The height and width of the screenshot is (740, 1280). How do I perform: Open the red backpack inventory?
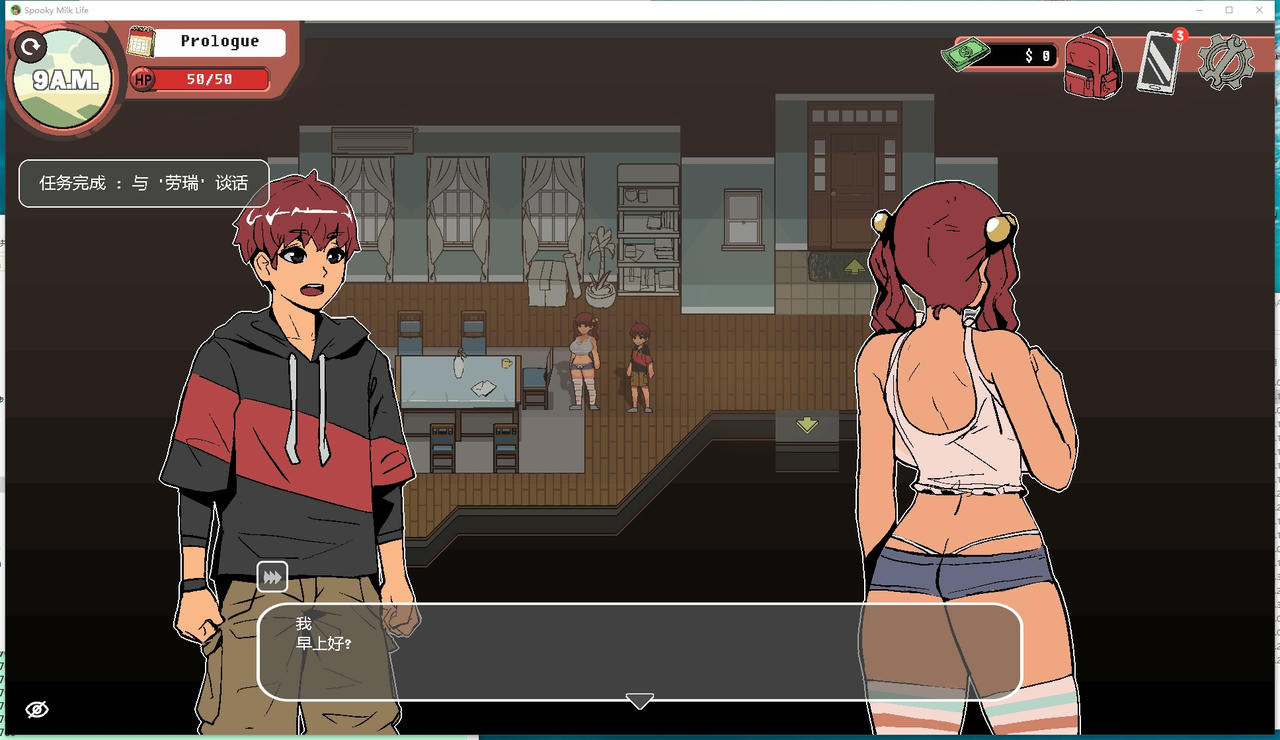coord(1092,64)
